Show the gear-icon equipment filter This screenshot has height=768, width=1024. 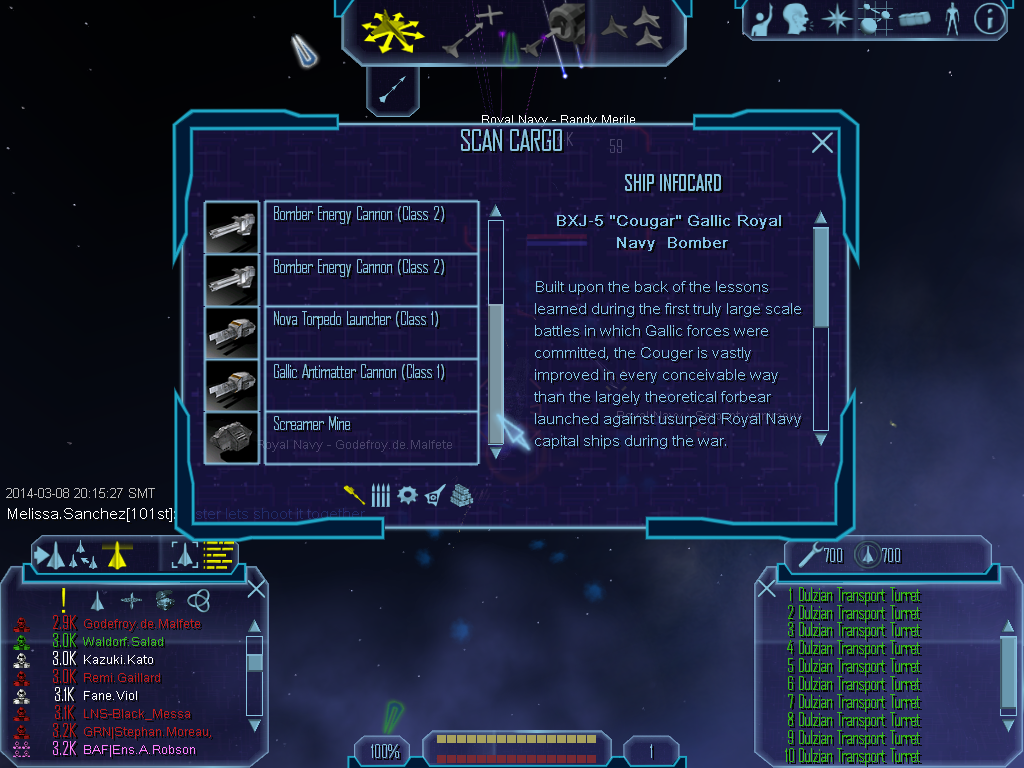[406, 494]
